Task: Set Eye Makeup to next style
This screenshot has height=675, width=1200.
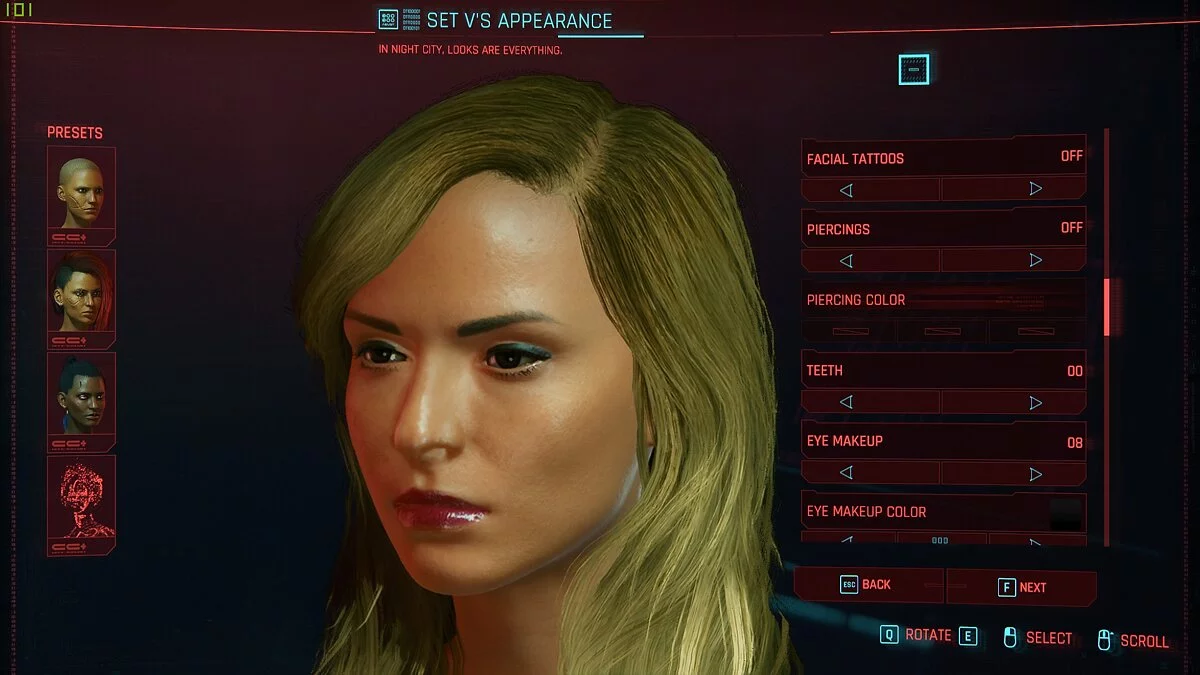Action: 1035,473
